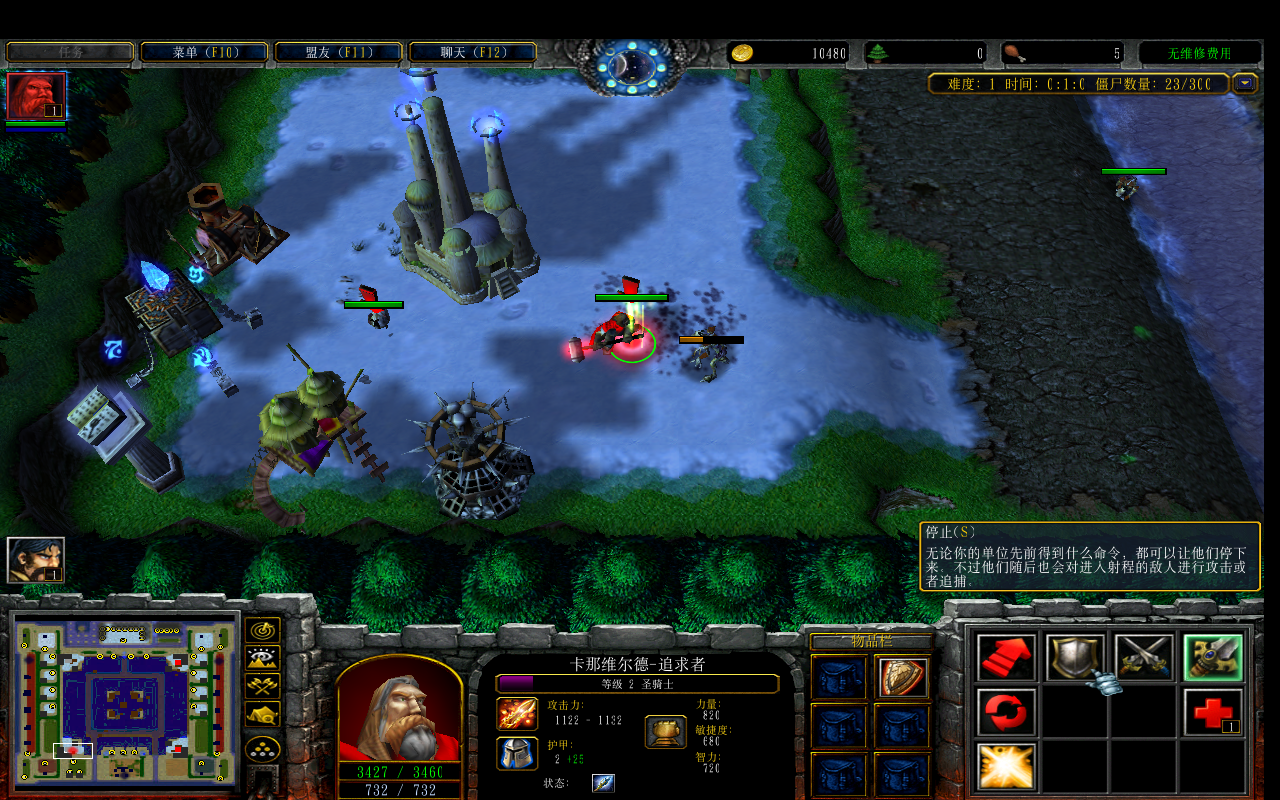Open the 盟友 (F11) allies panel
Viewport: 1280px width, 800px height.
tap(338, 52)
